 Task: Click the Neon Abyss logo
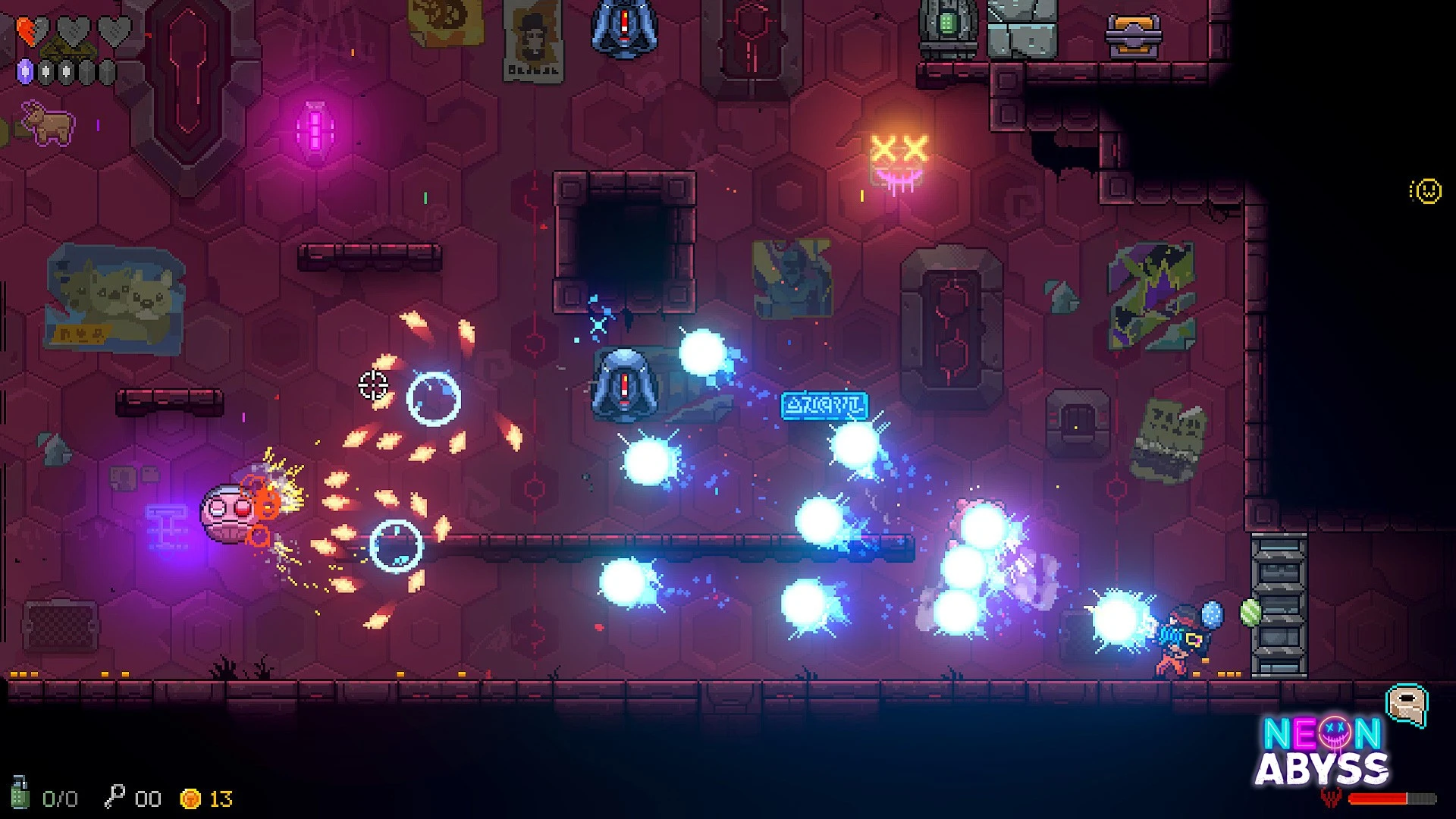pyautogui.click(x=1322, y=752)
